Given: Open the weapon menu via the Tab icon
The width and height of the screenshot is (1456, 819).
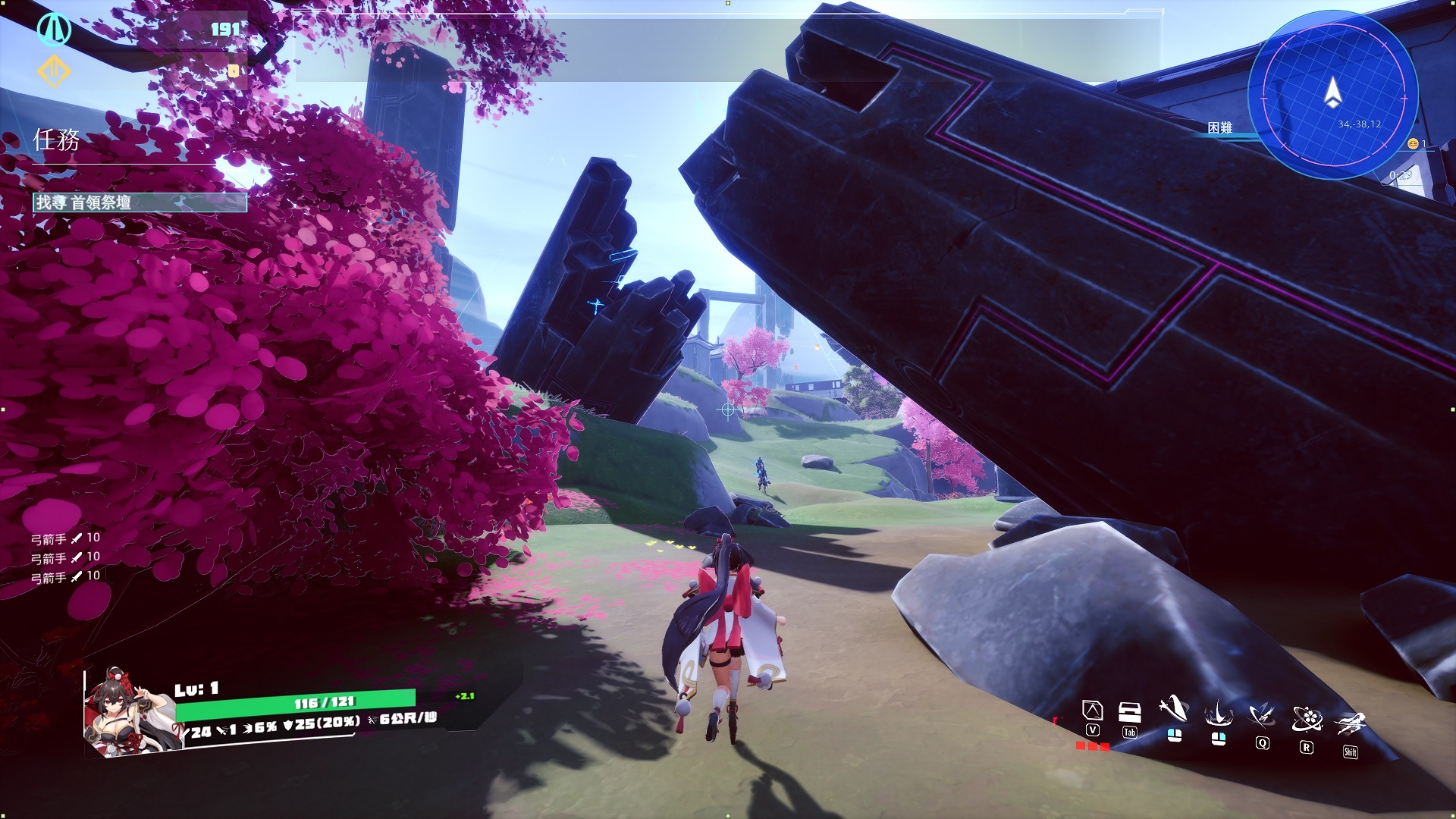Looking at the screenshot, I should click(x=1130, y=711).
